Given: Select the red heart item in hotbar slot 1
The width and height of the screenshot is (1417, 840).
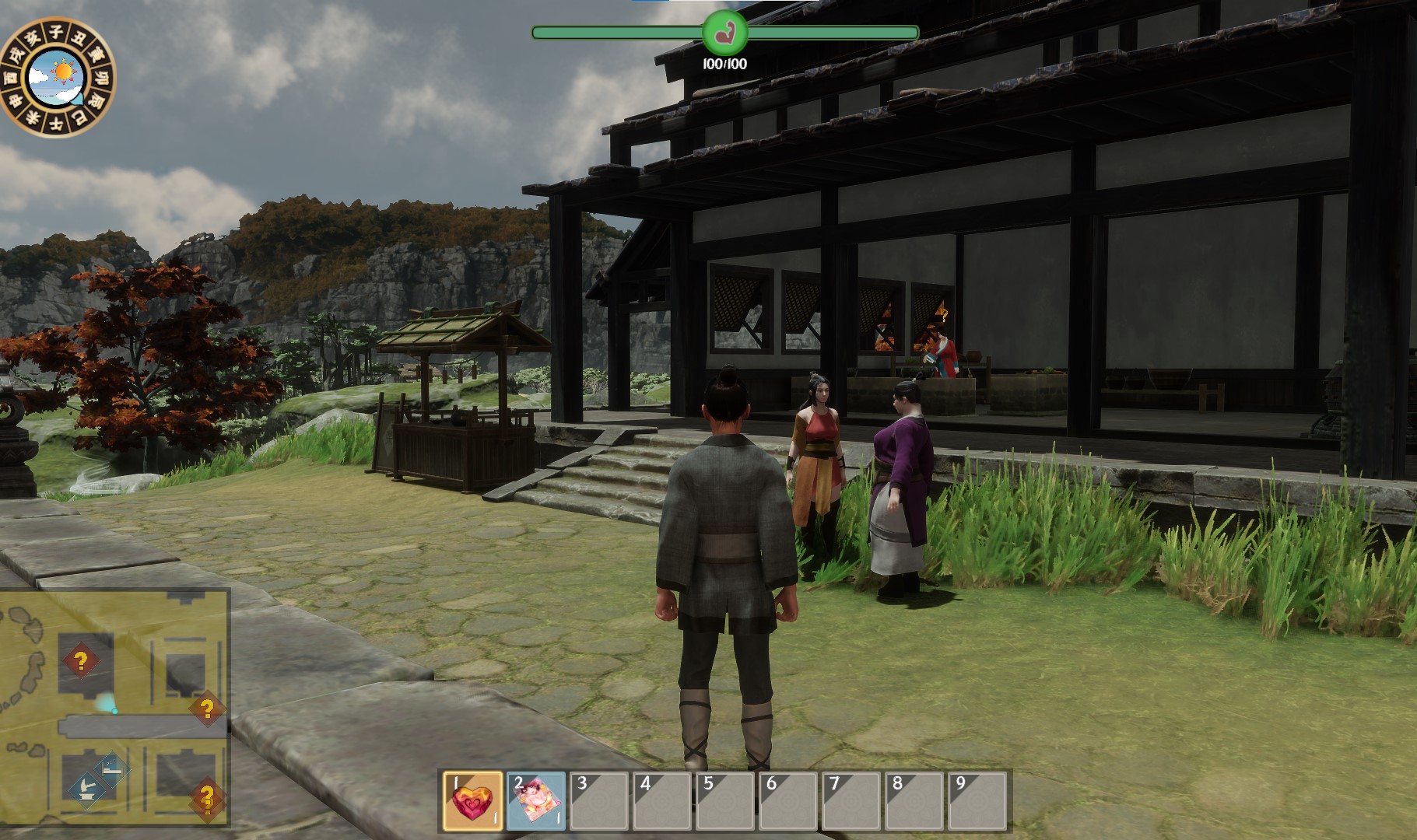Looking at the screenshot, I should 472,800.
